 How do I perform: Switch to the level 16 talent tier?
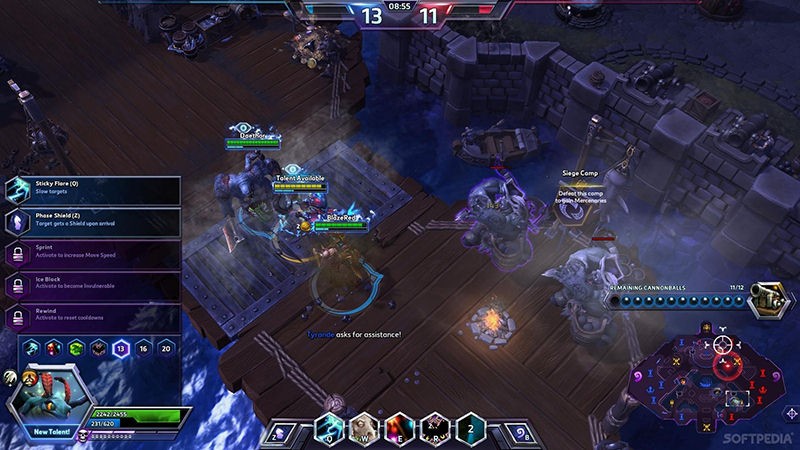click(143, 349)
